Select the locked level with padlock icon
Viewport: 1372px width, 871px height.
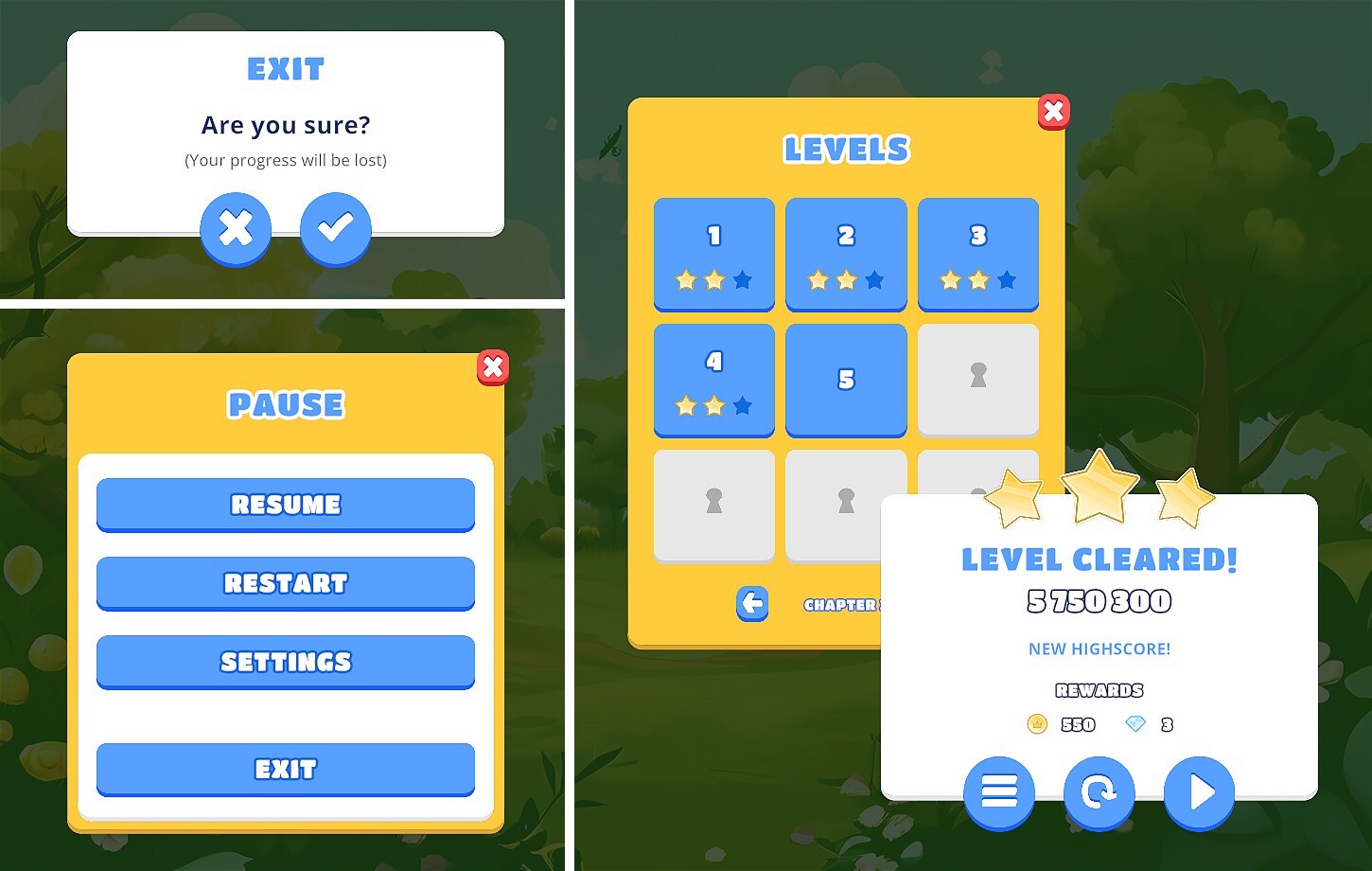tap(978, 380)
